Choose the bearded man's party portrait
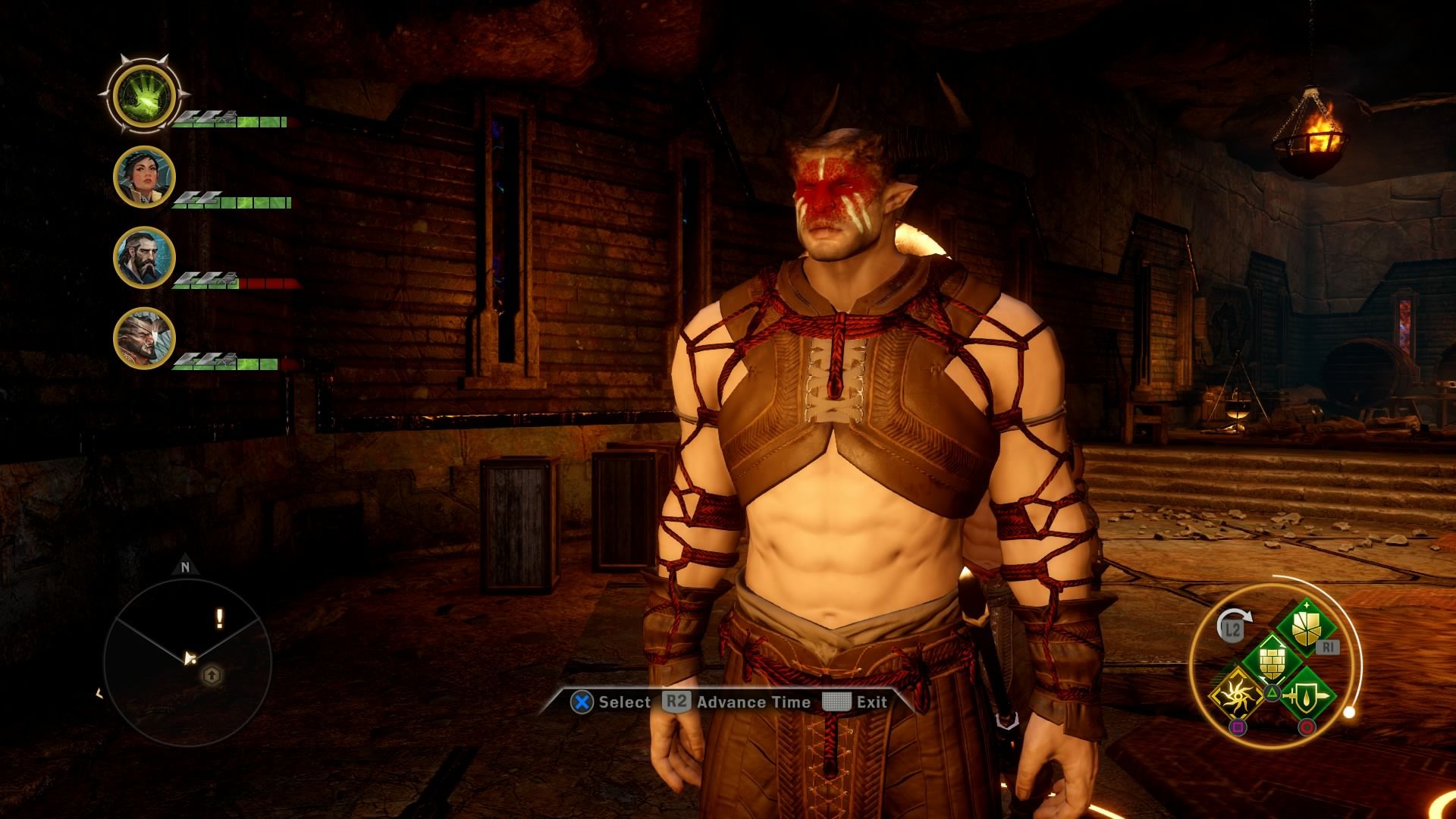The height and width of the screenshot is (819, 1456). 144,258
